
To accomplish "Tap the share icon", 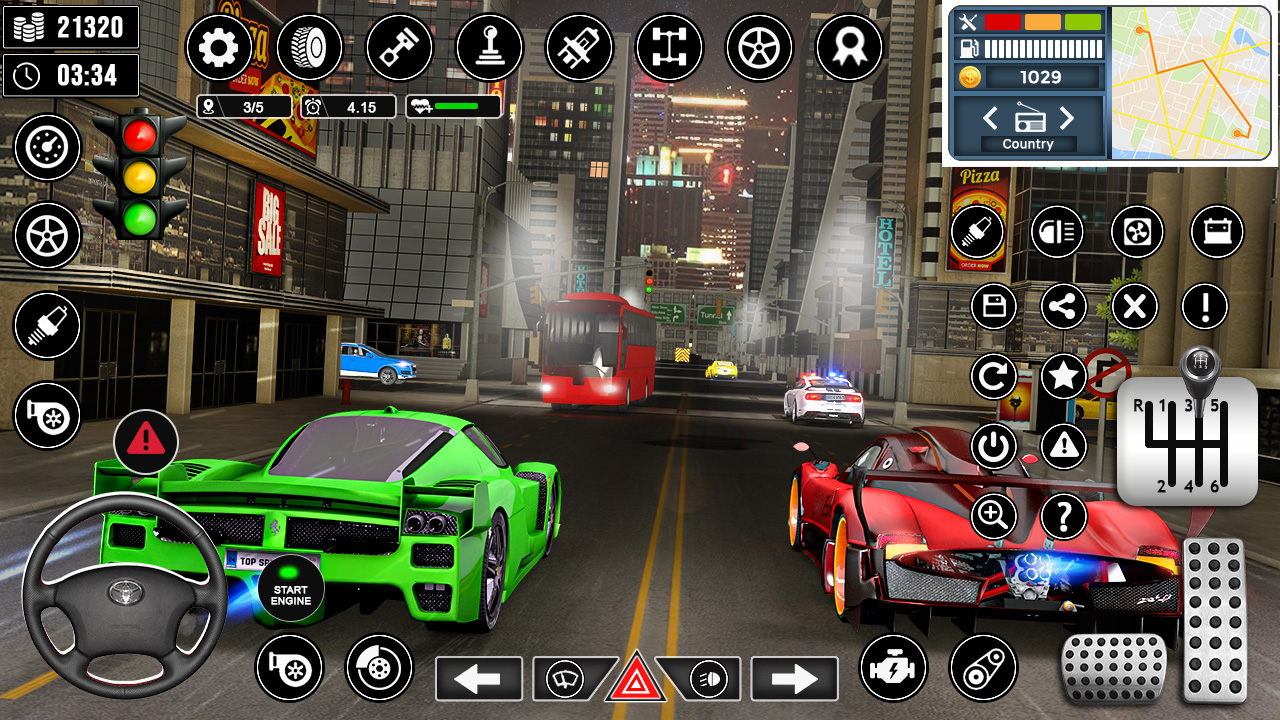I will click(x=1063, y=306).
